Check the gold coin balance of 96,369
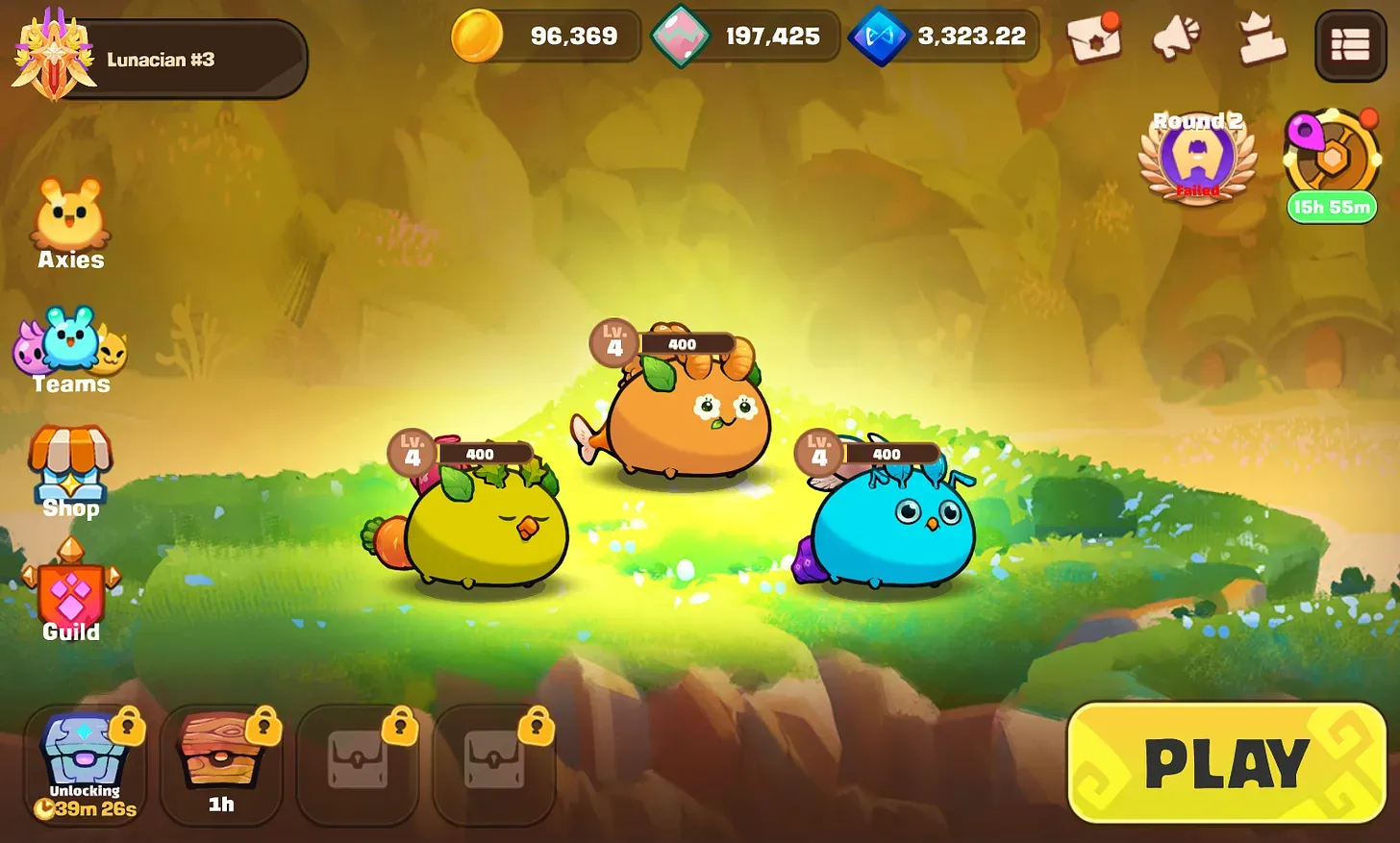Screen dimensions: 1400x843 coord(545,36)
